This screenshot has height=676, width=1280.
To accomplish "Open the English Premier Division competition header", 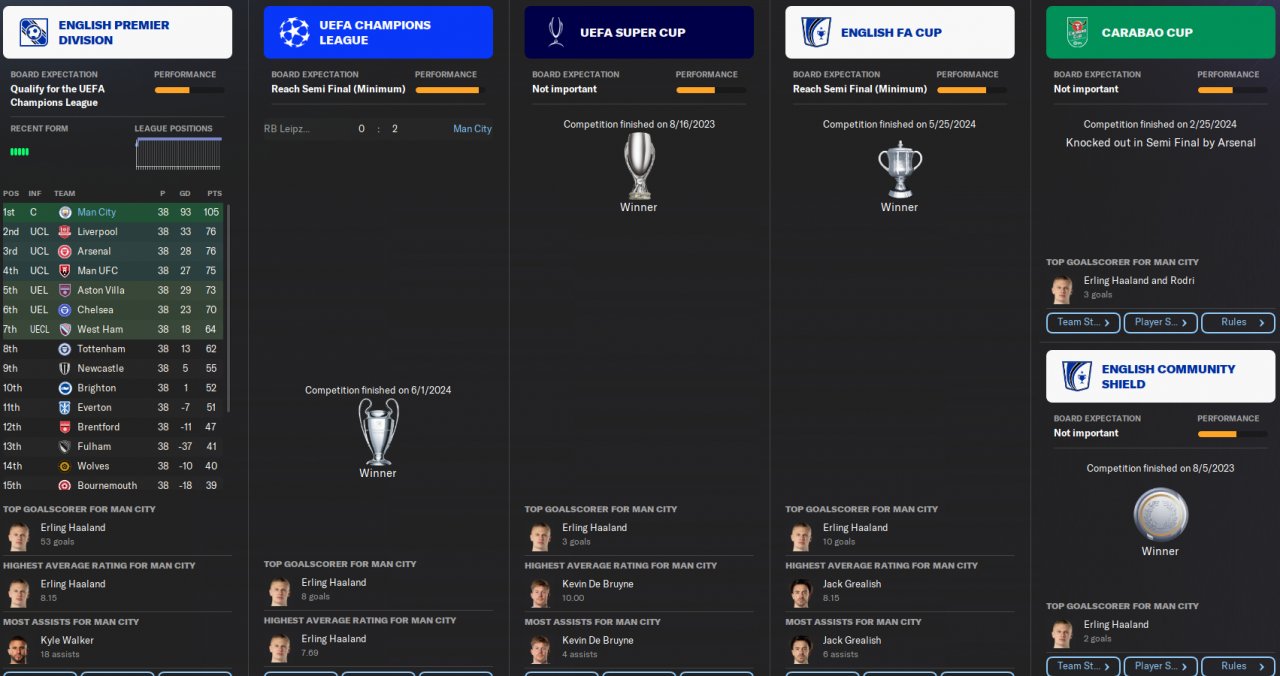I will coord(116,32).
